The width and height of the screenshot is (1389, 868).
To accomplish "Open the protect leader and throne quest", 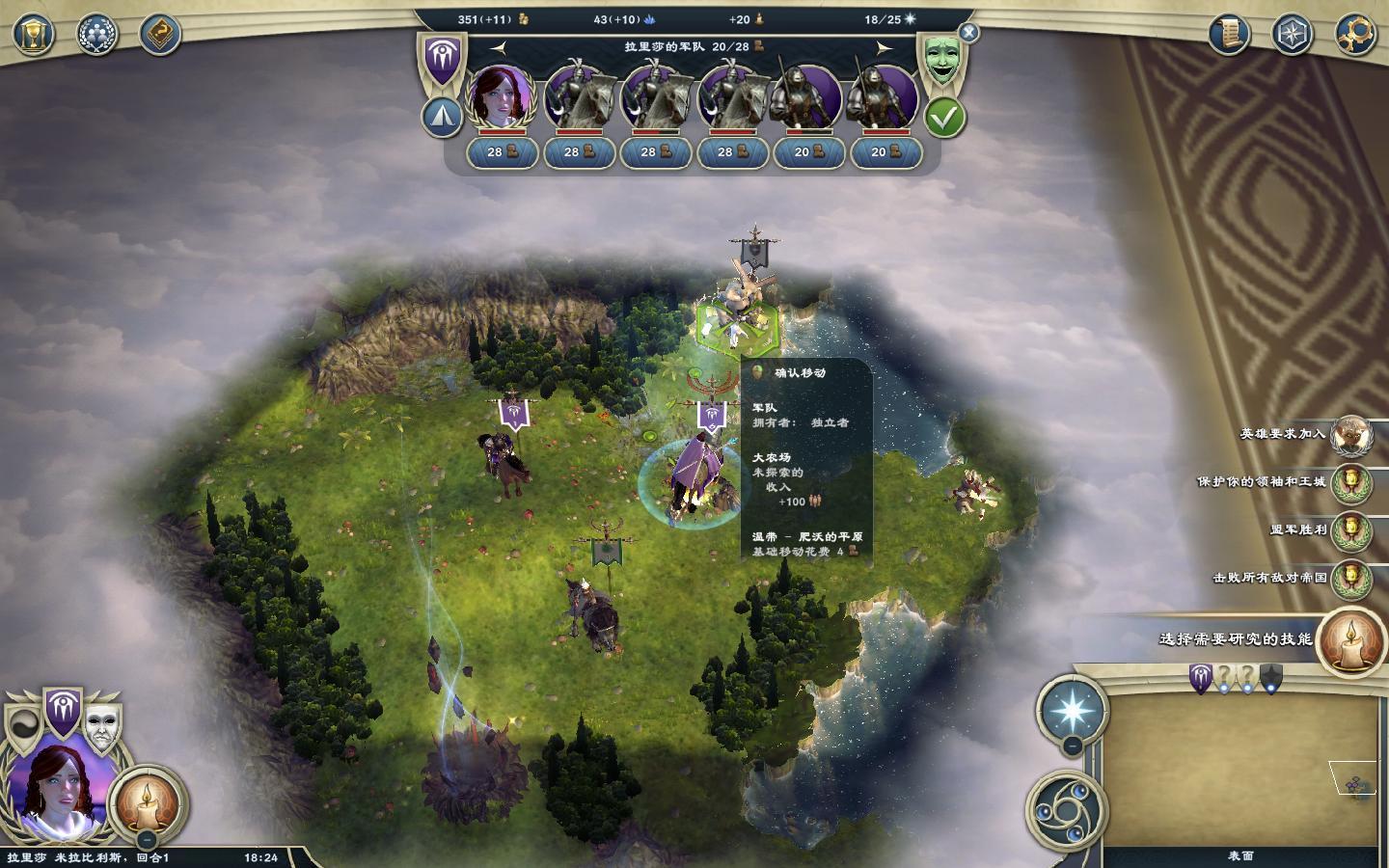I will [1351, 482].
